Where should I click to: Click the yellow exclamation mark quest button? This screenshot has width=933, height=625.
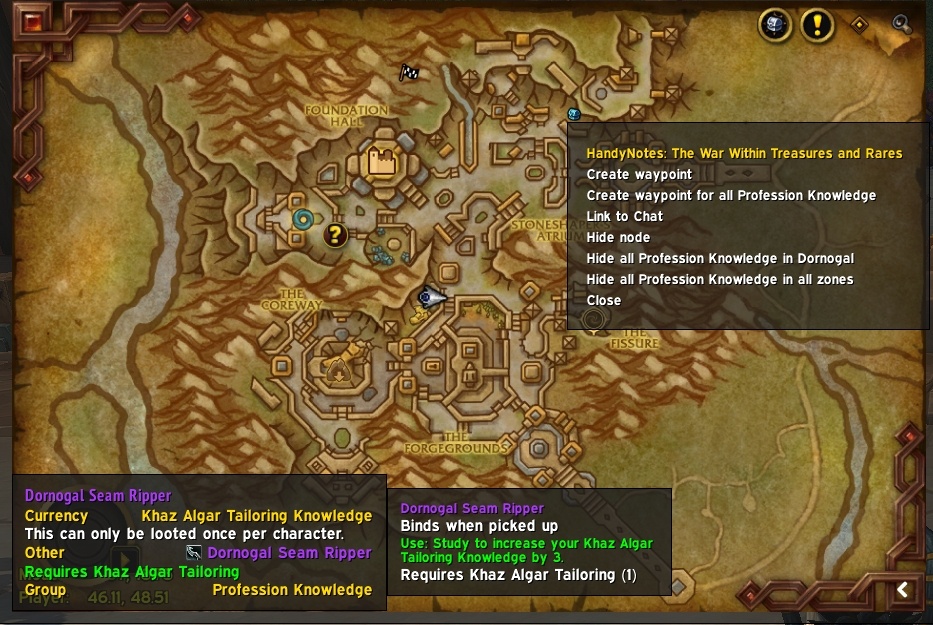[x=817, y=25]
